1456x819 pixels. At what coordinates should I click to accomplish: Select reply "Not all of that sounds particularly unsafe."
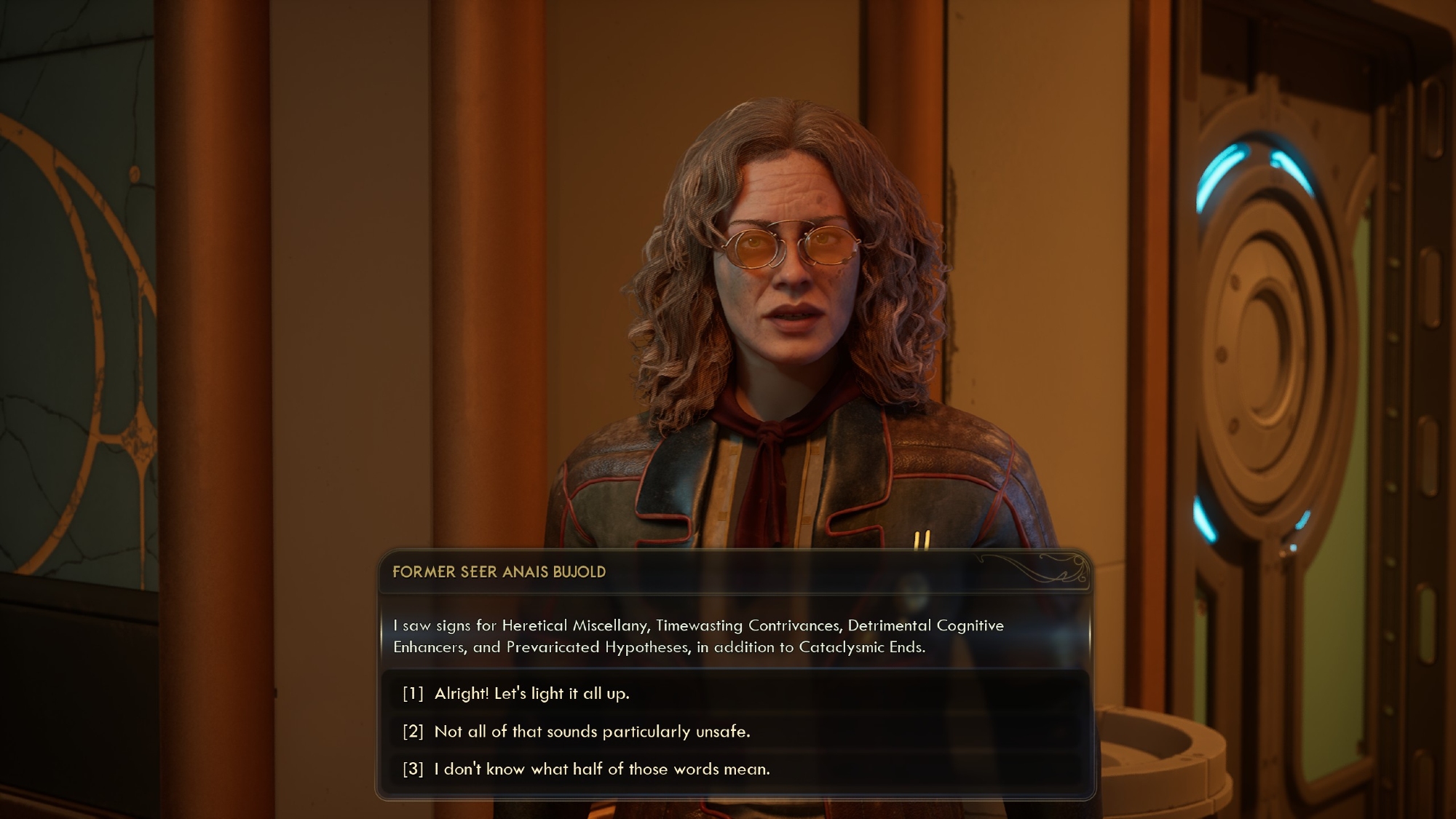[591, 732]
